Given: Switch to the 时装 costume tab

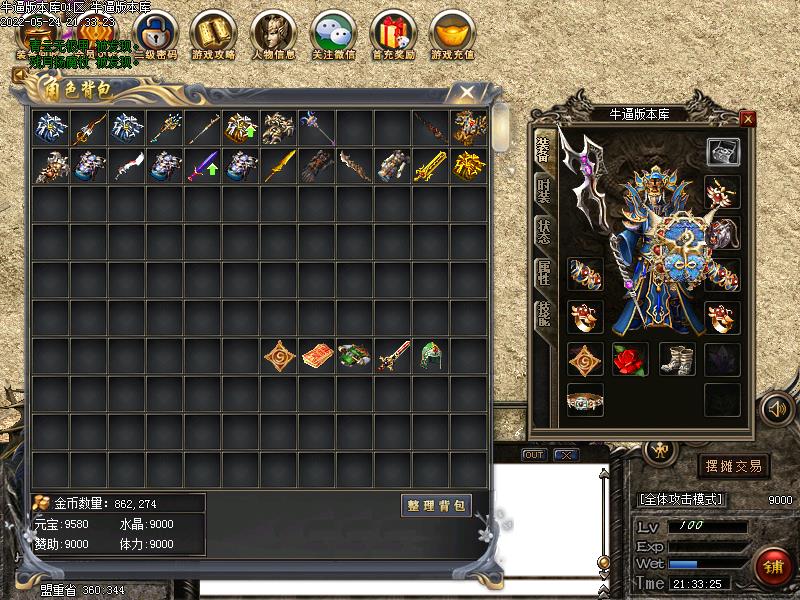Looking at the screenshot, I should 543,190.
